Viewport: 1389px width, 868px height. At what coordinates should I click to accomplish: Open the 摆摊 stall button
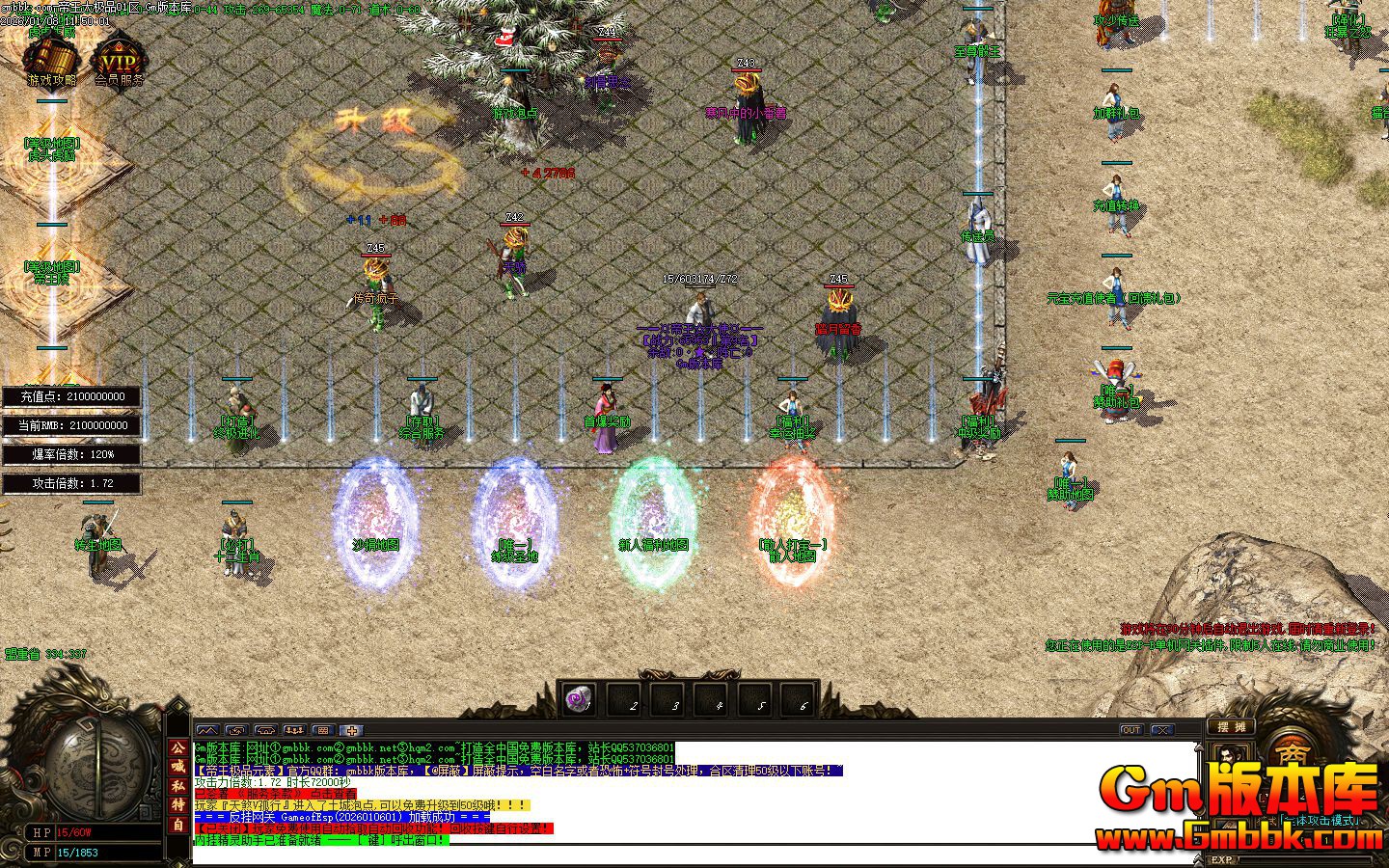point(1231,727)
